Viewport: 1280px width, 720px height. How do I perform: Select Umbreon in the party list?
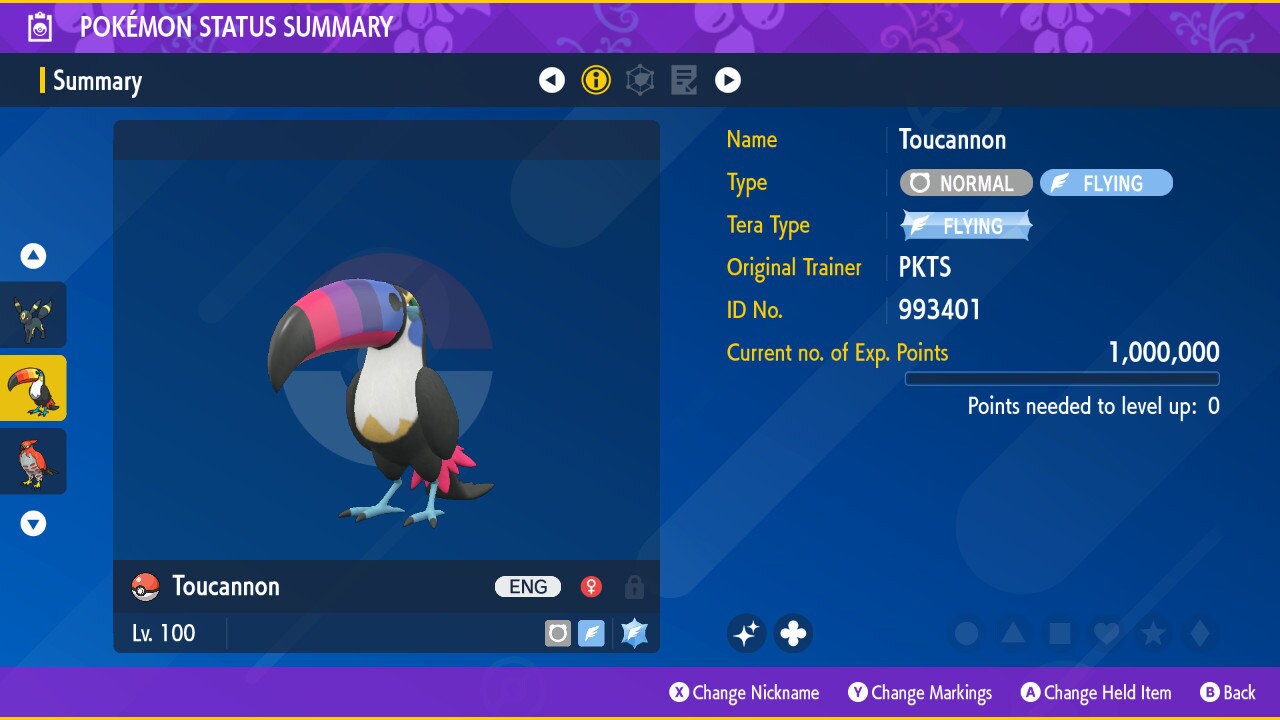[33, 315]
